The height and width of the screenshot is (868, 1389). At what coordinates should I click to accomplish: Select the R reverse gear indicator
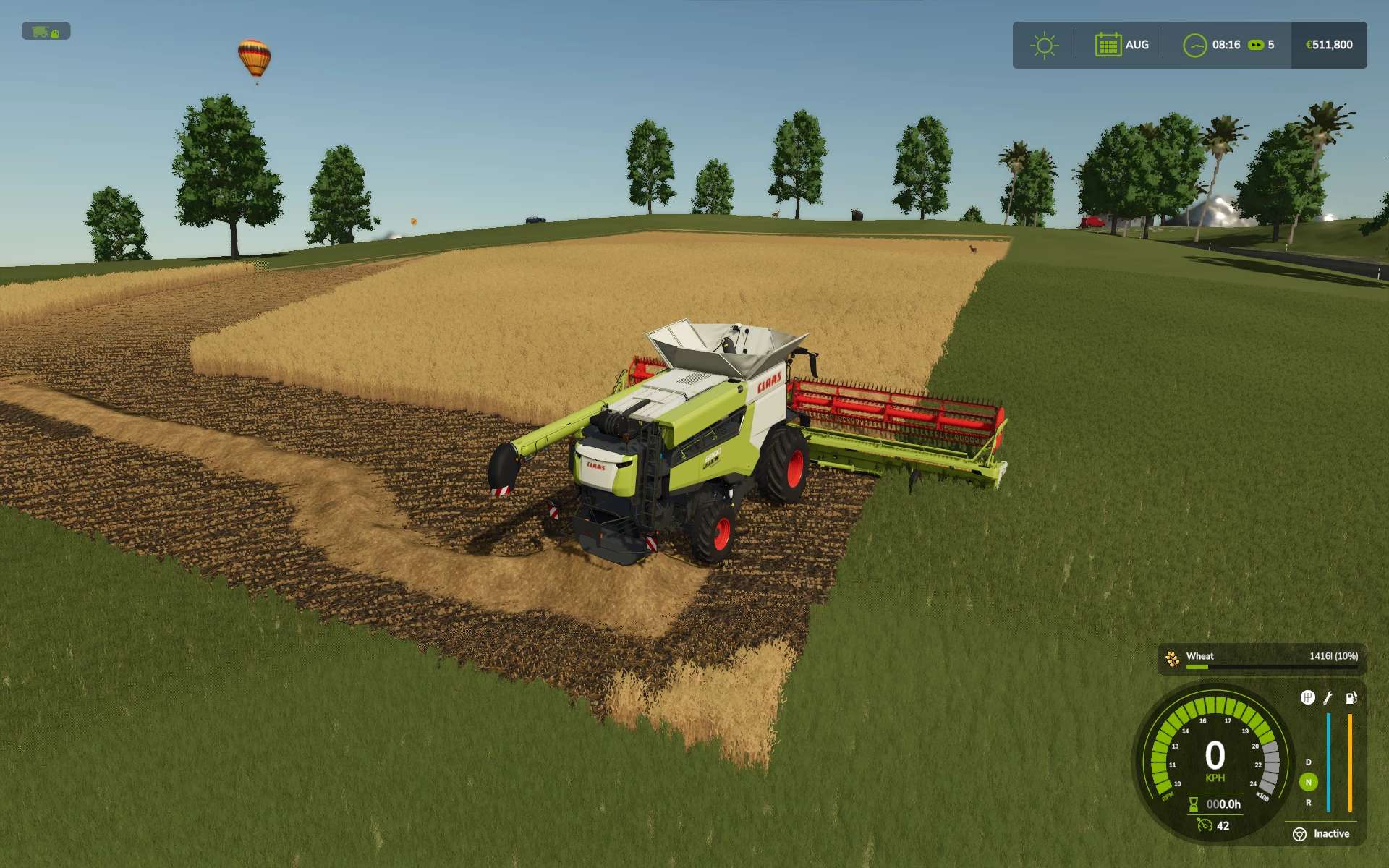point(1308,803)
